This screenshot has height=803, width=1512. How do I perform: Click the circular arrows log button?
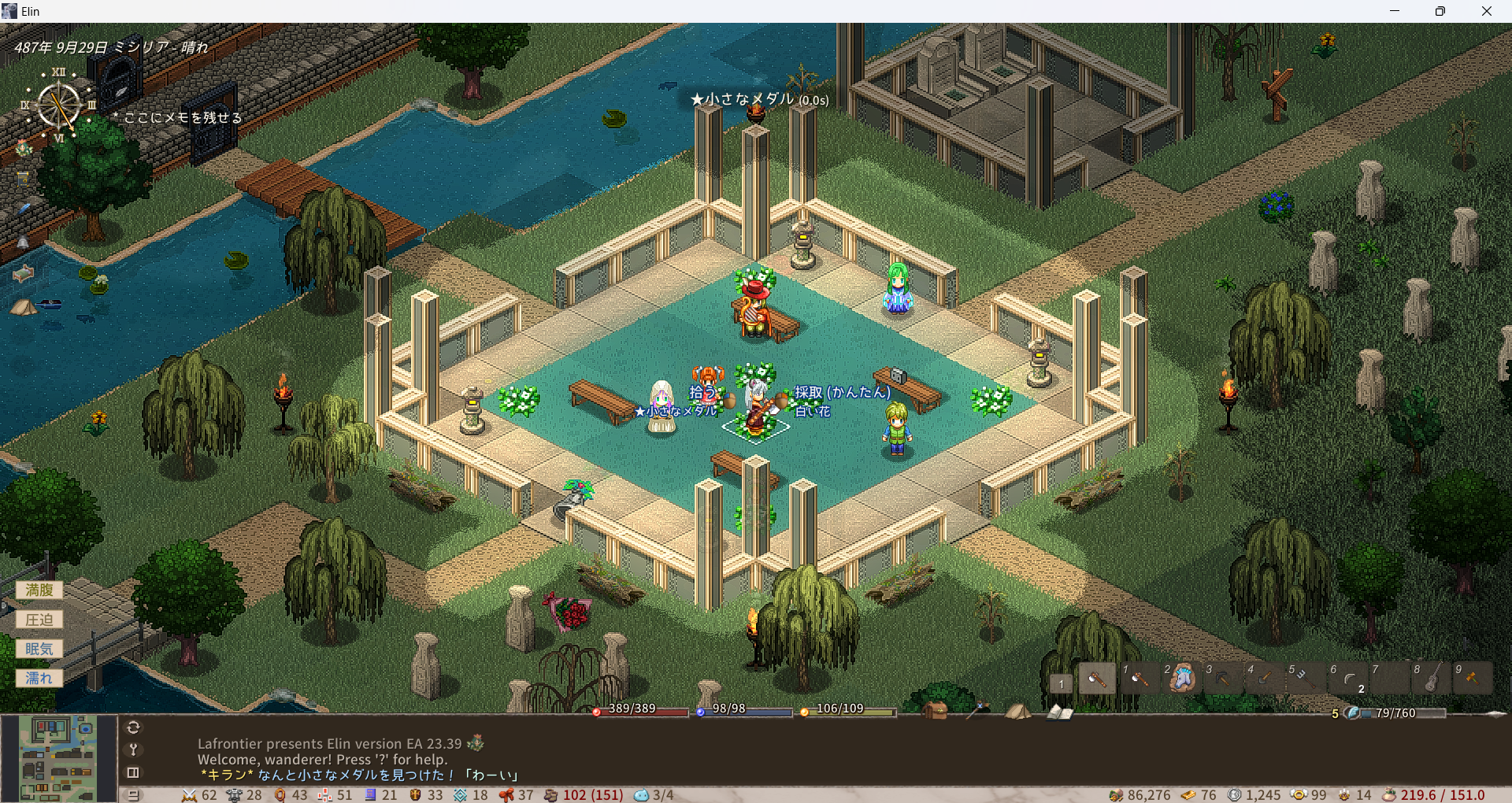pos(133,727)
